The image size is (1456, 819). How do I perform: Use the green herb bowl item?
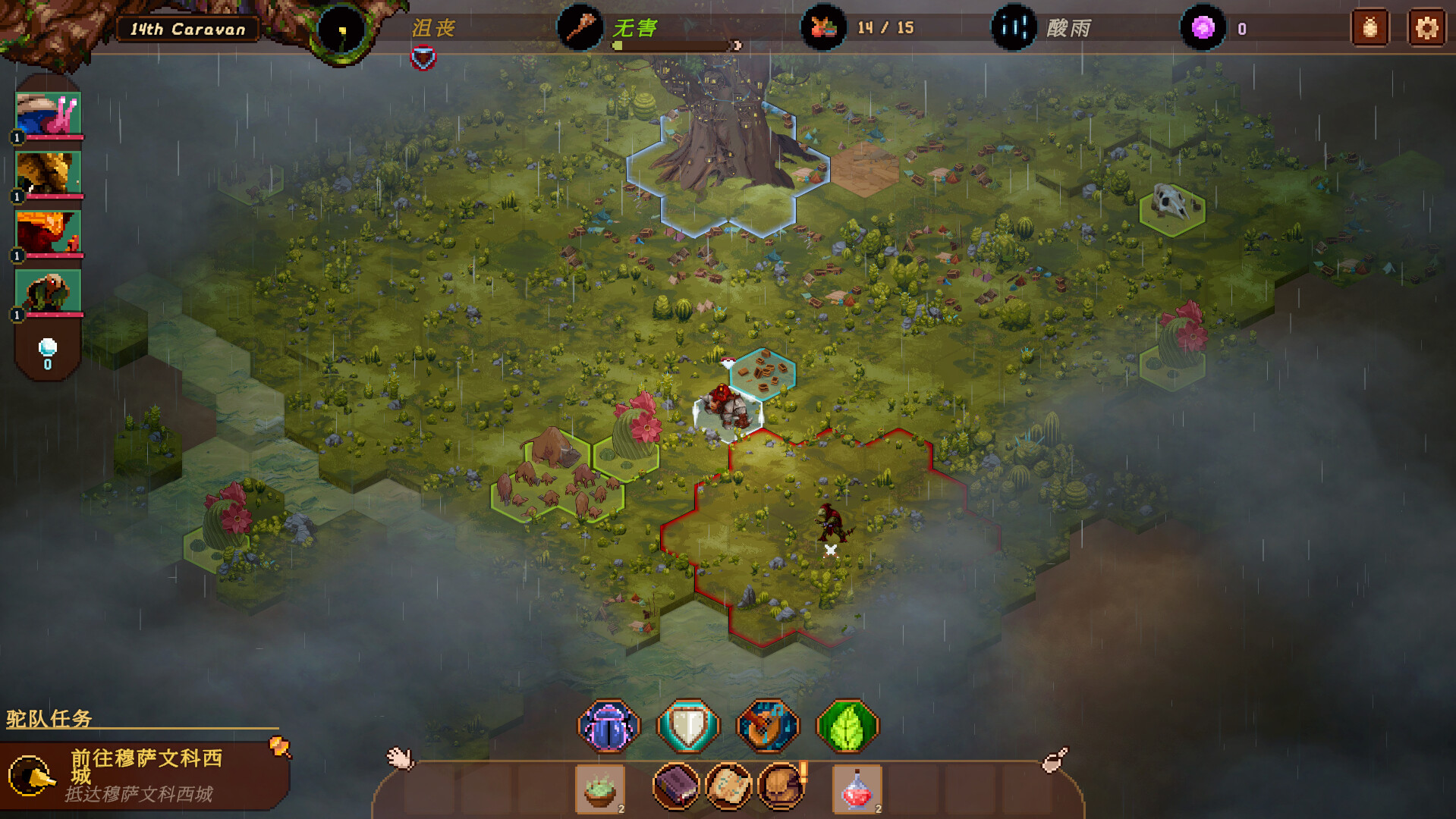click(599, 788)
